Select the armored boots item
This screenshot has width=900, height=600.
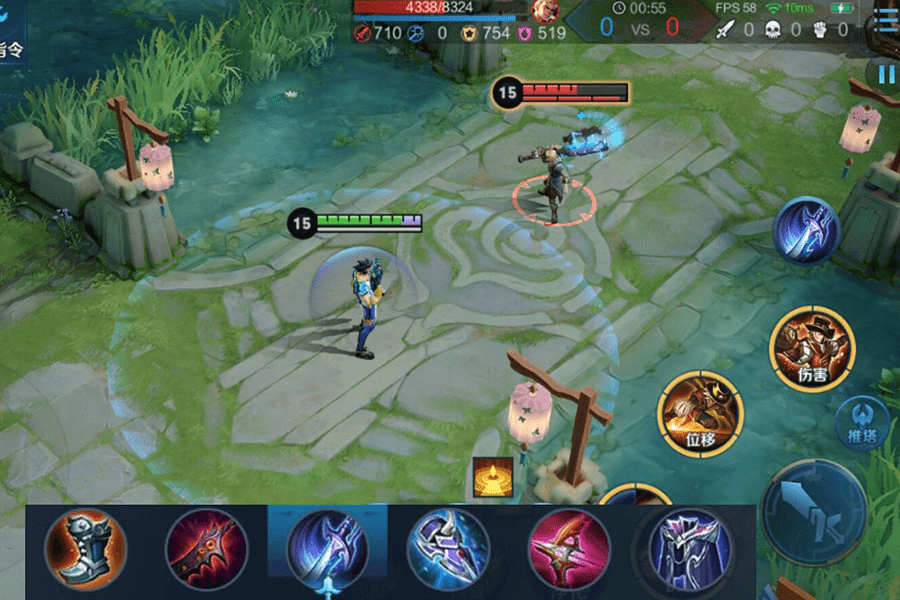pyautogui.click(x=86, y=550)
